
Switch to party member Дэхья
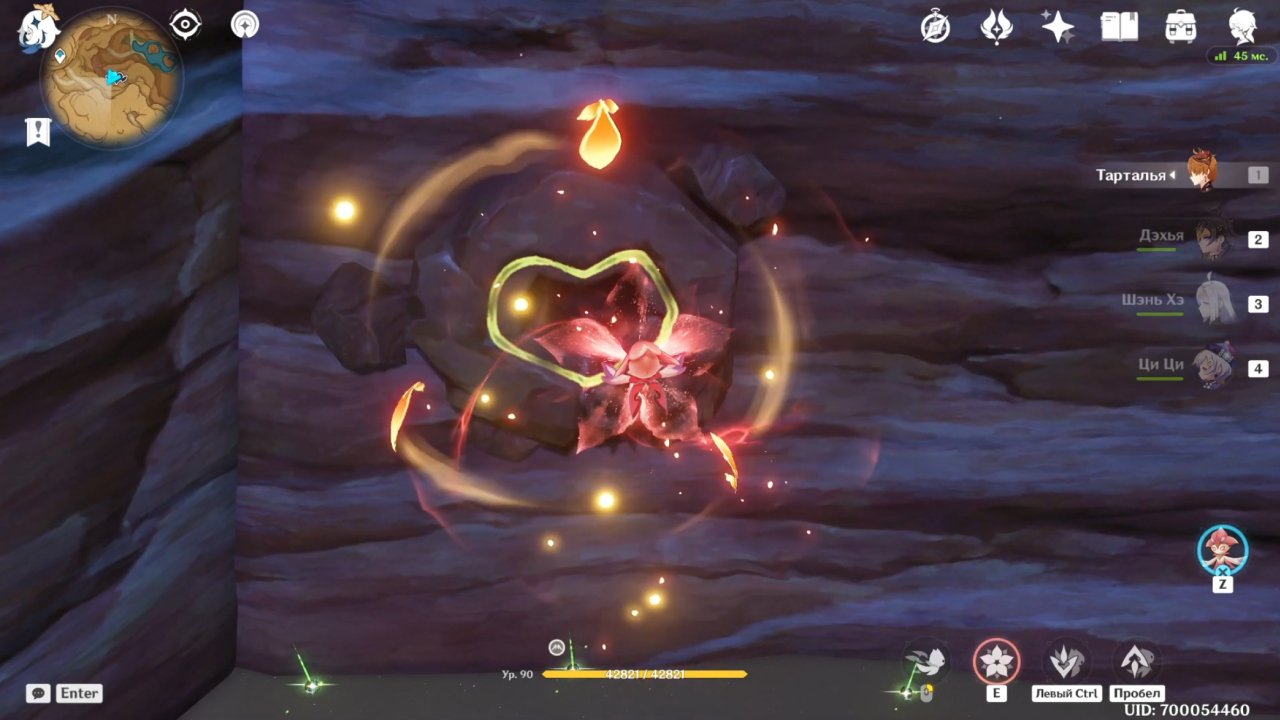click(1213, 238)
